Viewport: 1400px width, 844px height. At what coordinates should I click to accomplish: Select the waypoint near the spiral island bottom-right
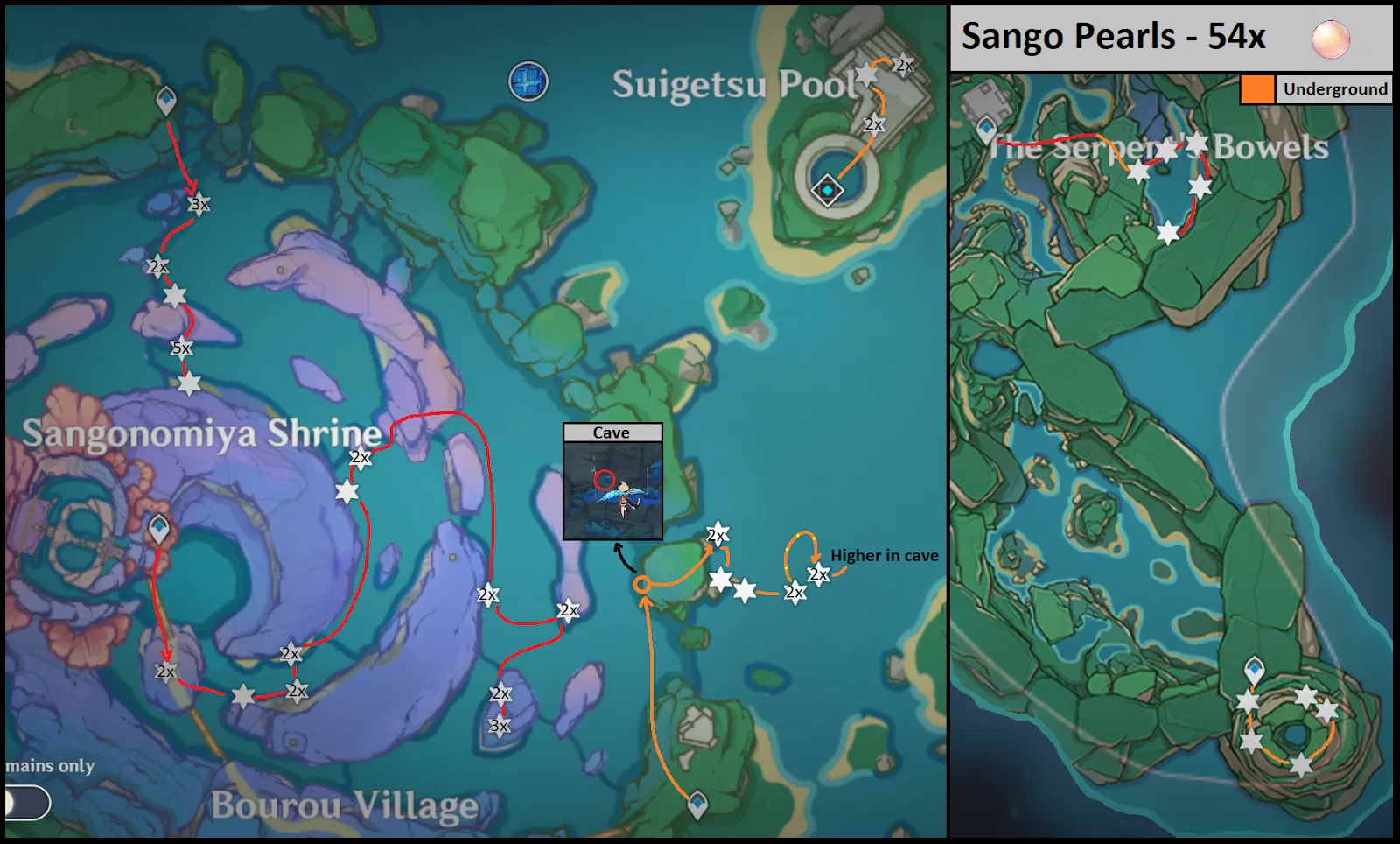point(1255,666)
